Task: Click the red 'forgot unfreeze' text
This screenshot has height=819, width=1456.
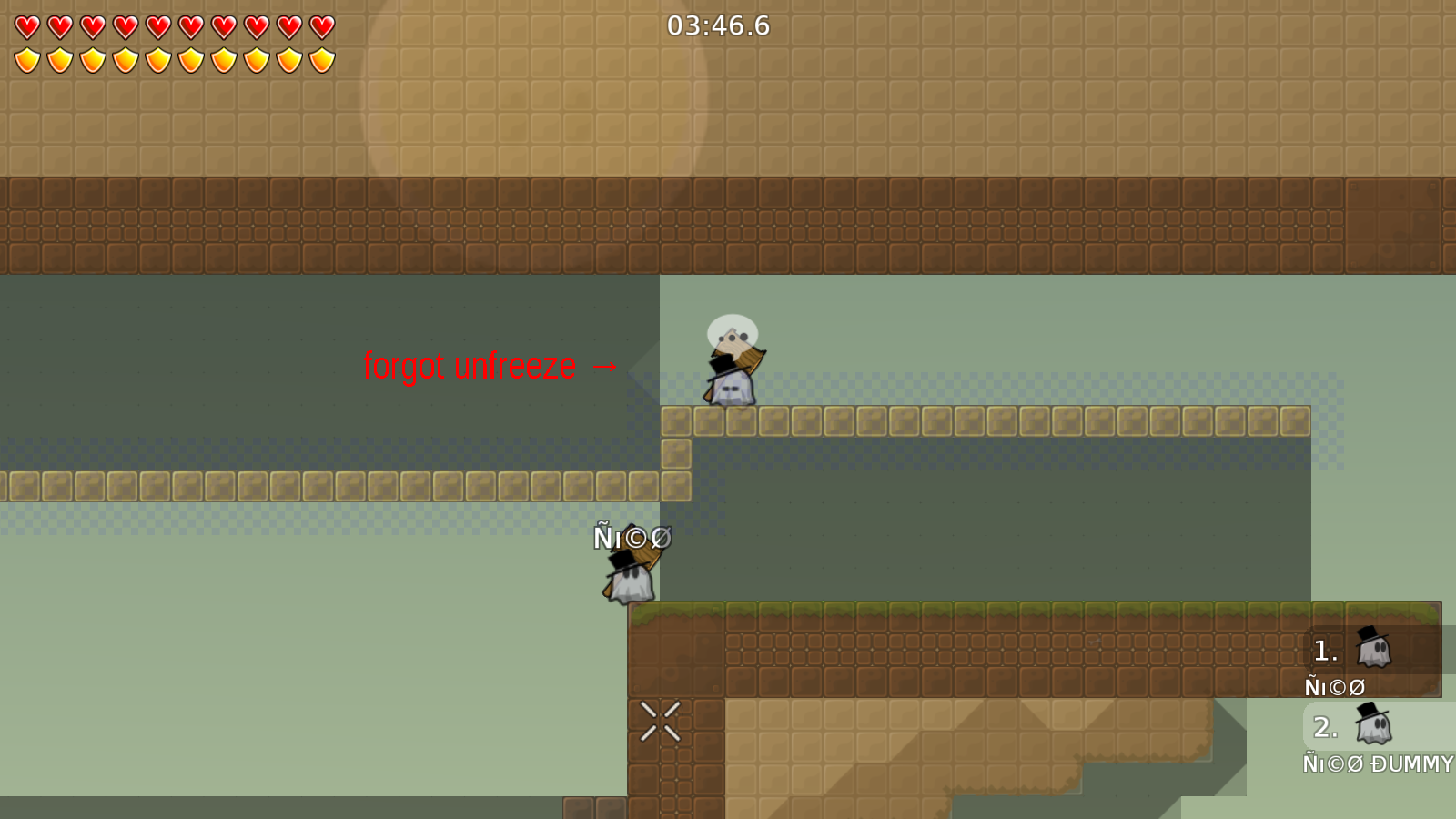Action: click(x=470, y=367)
